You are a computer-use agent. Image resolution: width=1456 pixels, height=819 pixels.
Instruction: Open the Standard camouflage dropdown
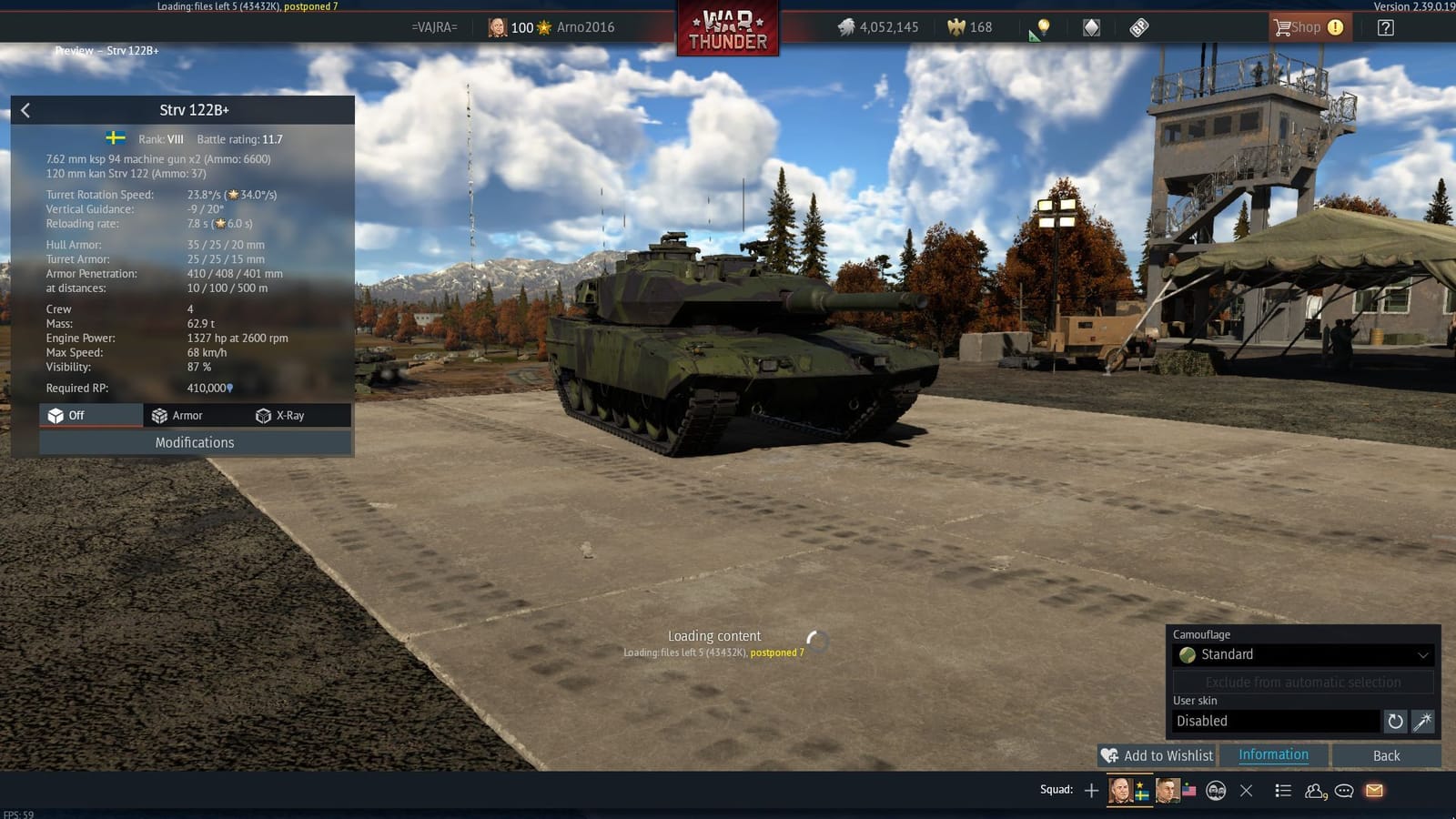[1303, 654]
